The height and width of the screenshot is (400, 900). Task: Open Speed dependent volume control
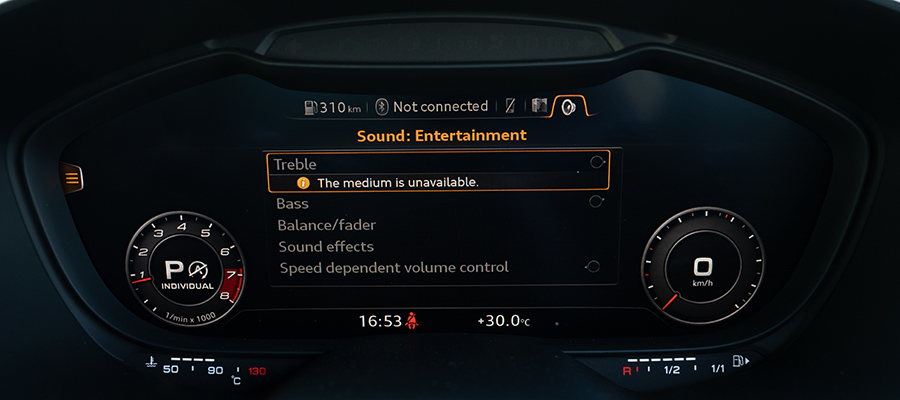click(393, 268)
